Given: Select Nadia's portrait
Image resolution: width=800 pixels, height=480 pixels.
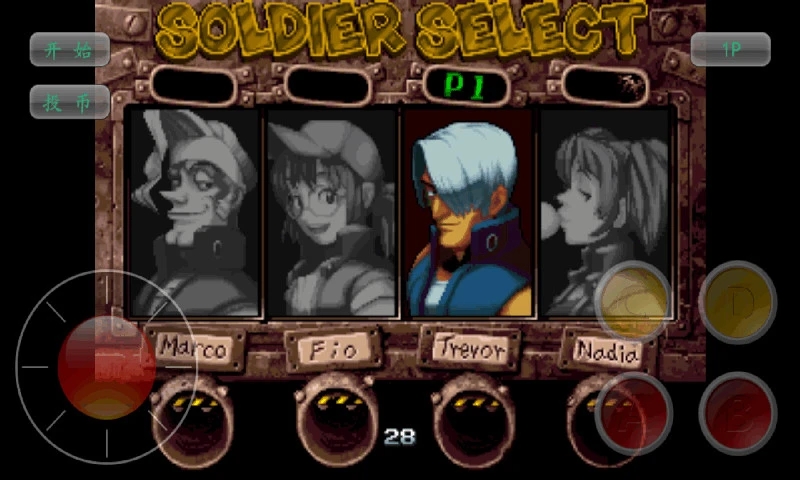Looking at the screenshot, I should coord(604,212).
